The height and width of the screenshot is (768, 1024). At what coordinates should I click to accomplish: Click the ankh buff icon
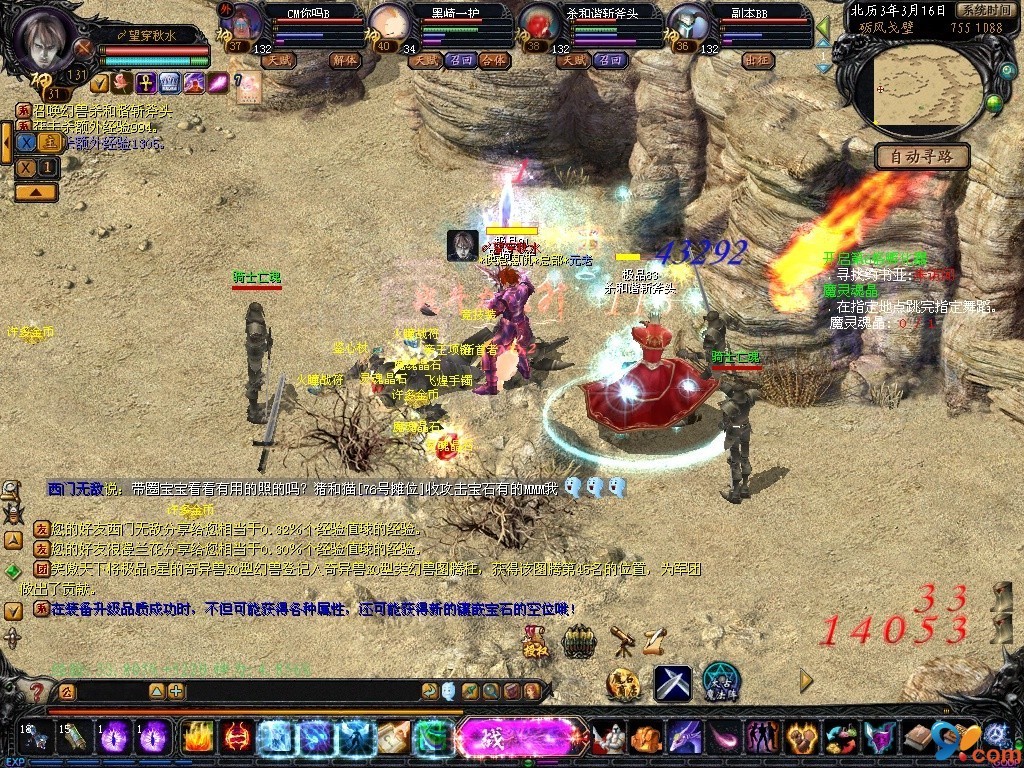tap(144, 83)
